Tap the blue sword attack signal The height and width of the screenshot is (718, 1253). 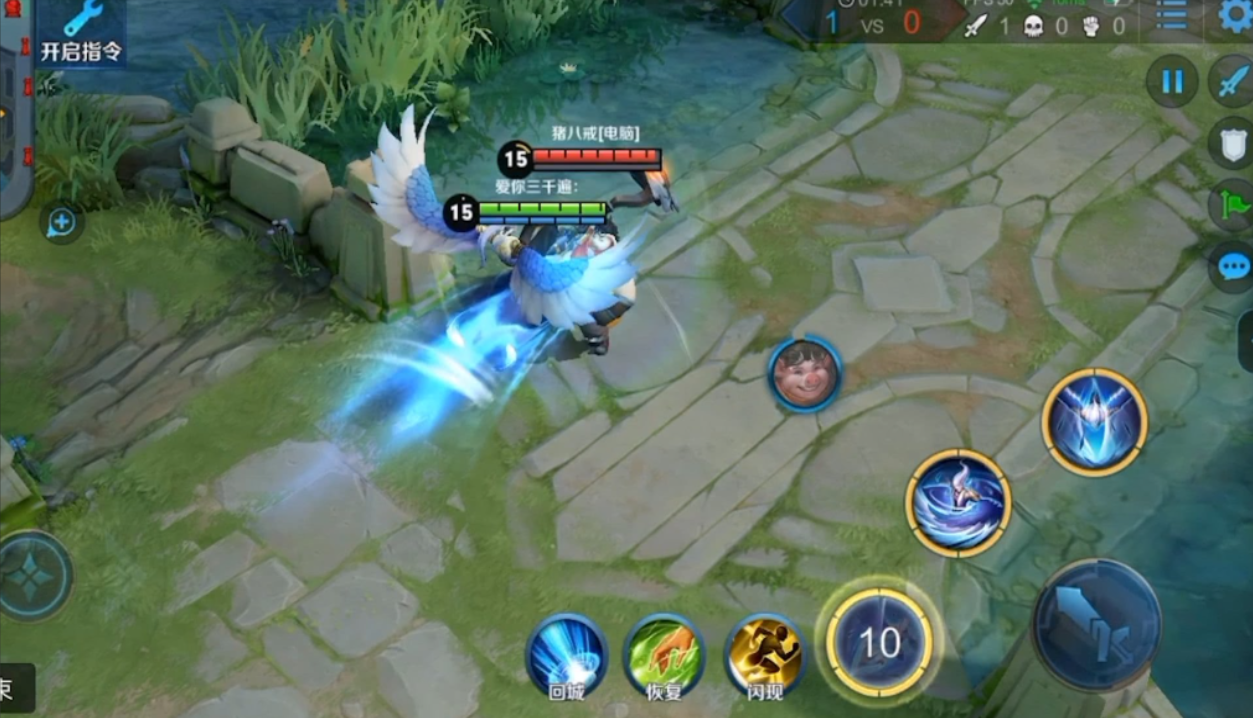tap(1230, 82)
